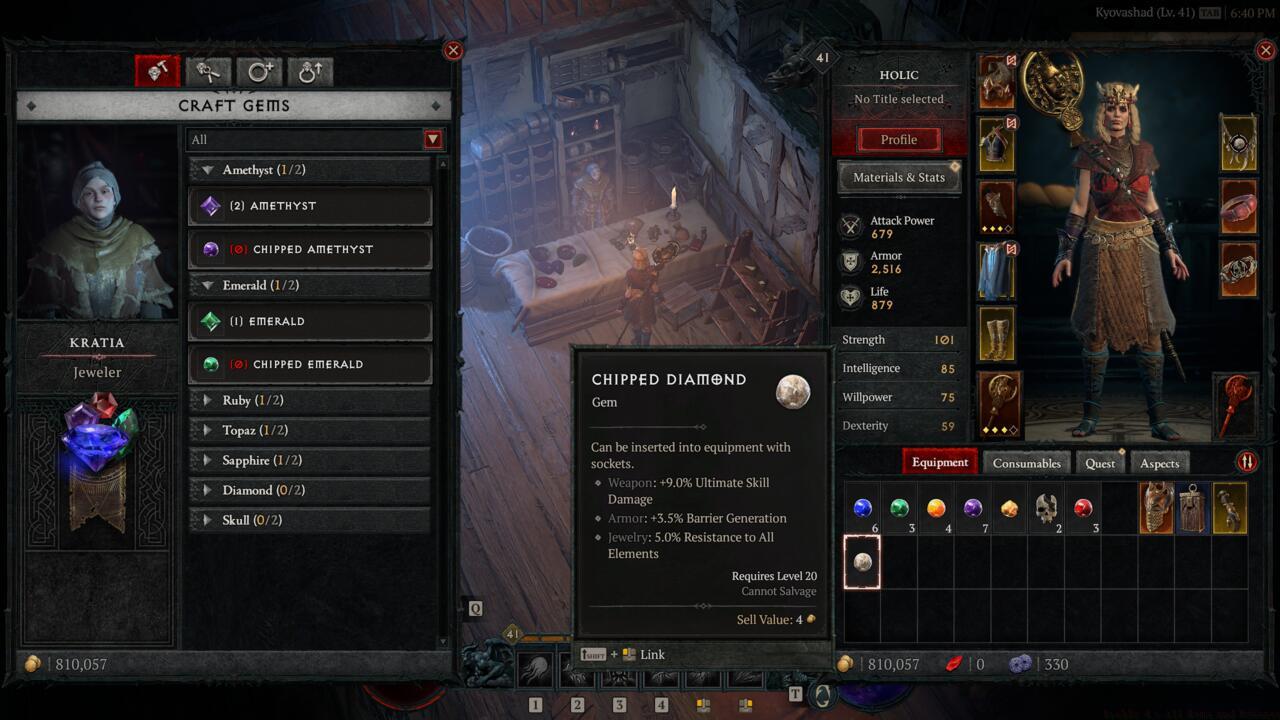Expand the Sapphire gem category
Image resolution: width=1280 pixels, height=720 pixels.
click(x=310, y=460)
